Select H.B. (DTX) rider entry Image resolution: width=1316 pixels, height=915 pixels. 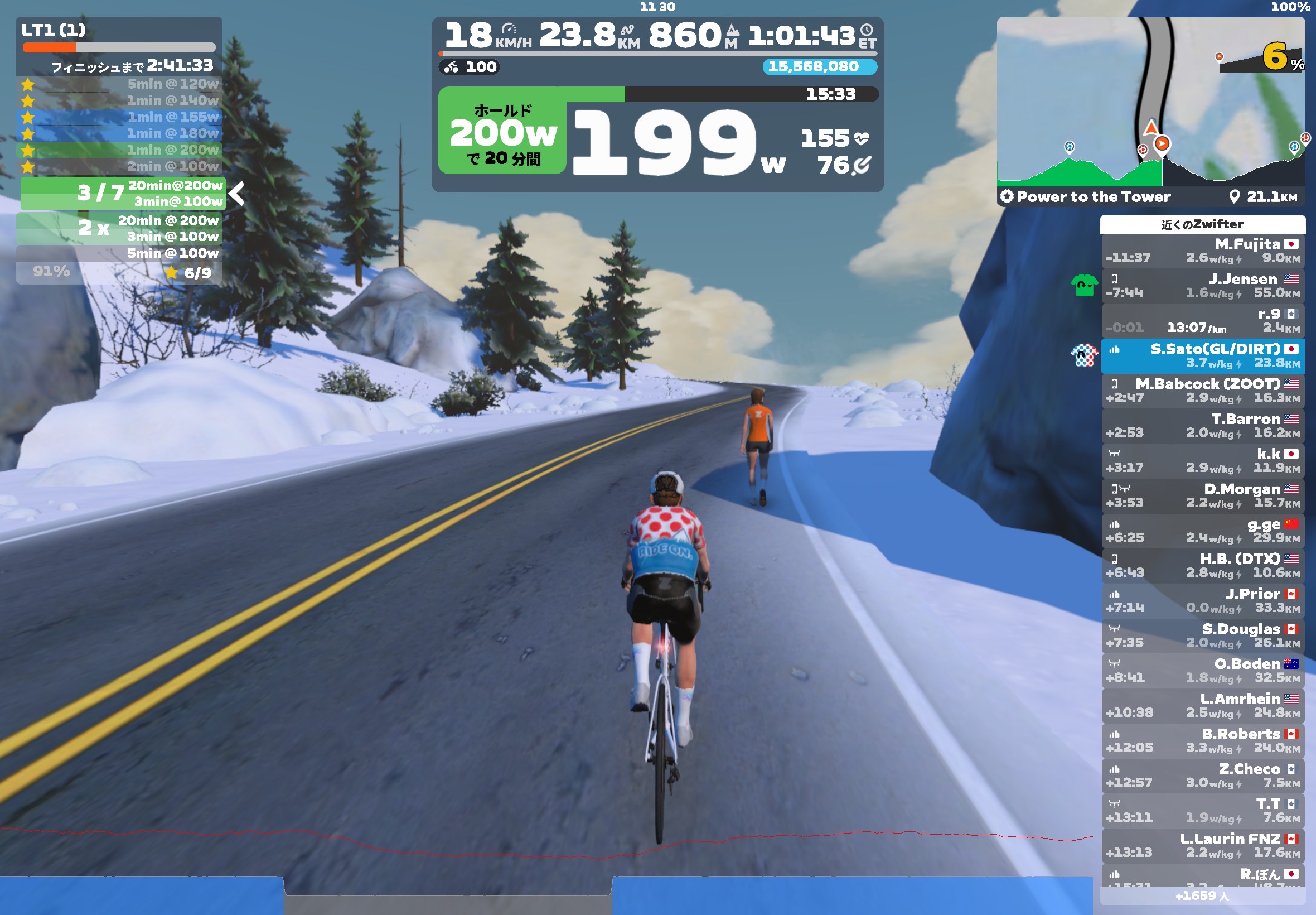coord(1202,565)
